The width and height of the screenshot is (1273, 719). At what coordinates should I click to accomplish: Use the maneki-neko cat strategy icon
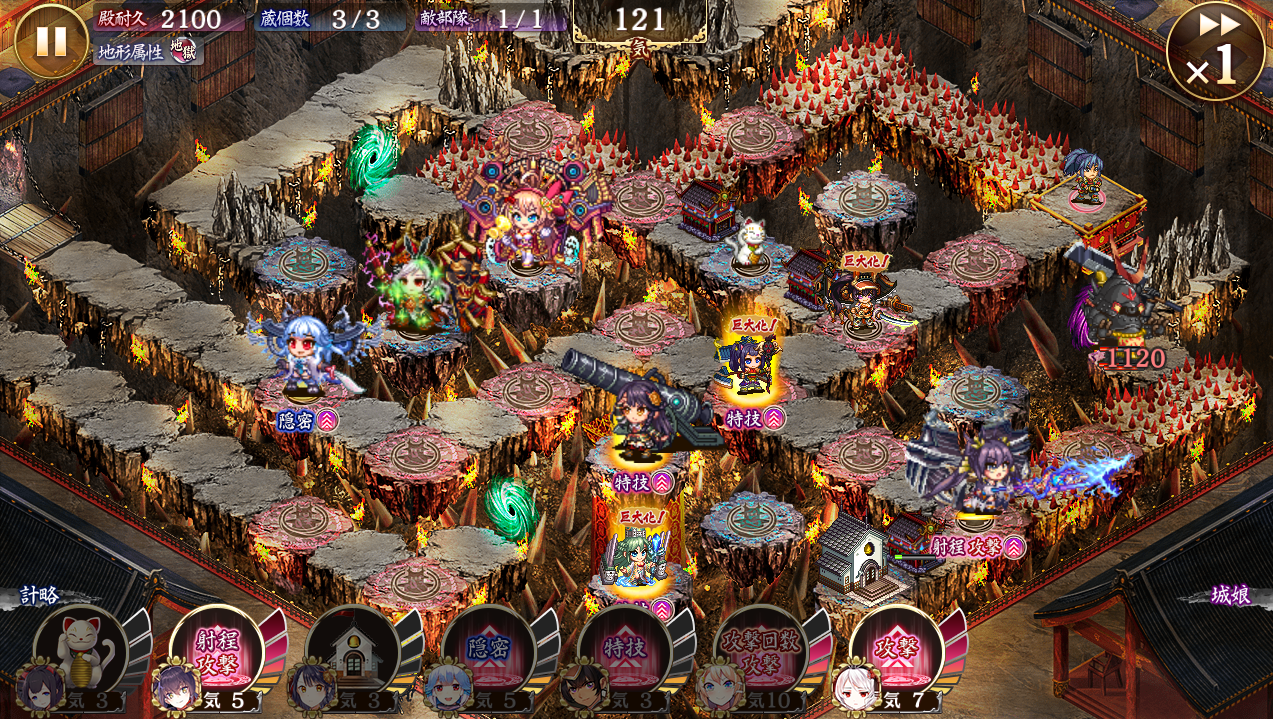[82, 651]
